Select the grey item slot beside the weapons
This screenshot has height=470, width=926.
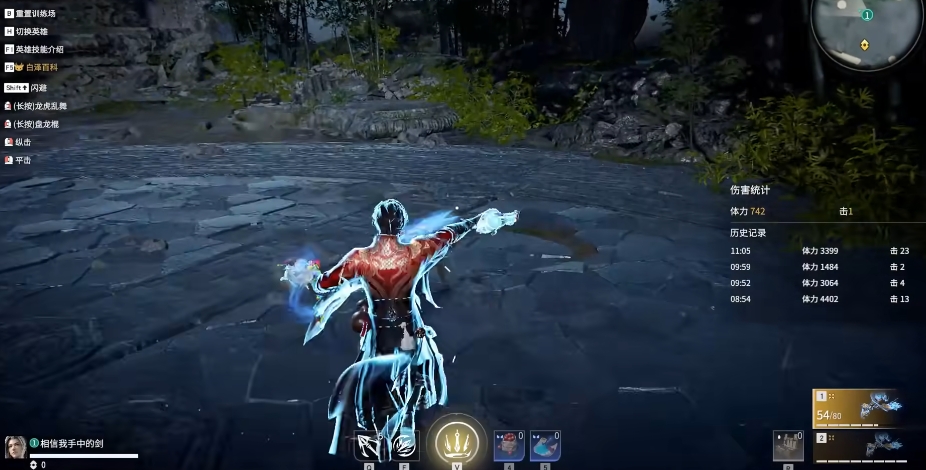click(788, 446)
